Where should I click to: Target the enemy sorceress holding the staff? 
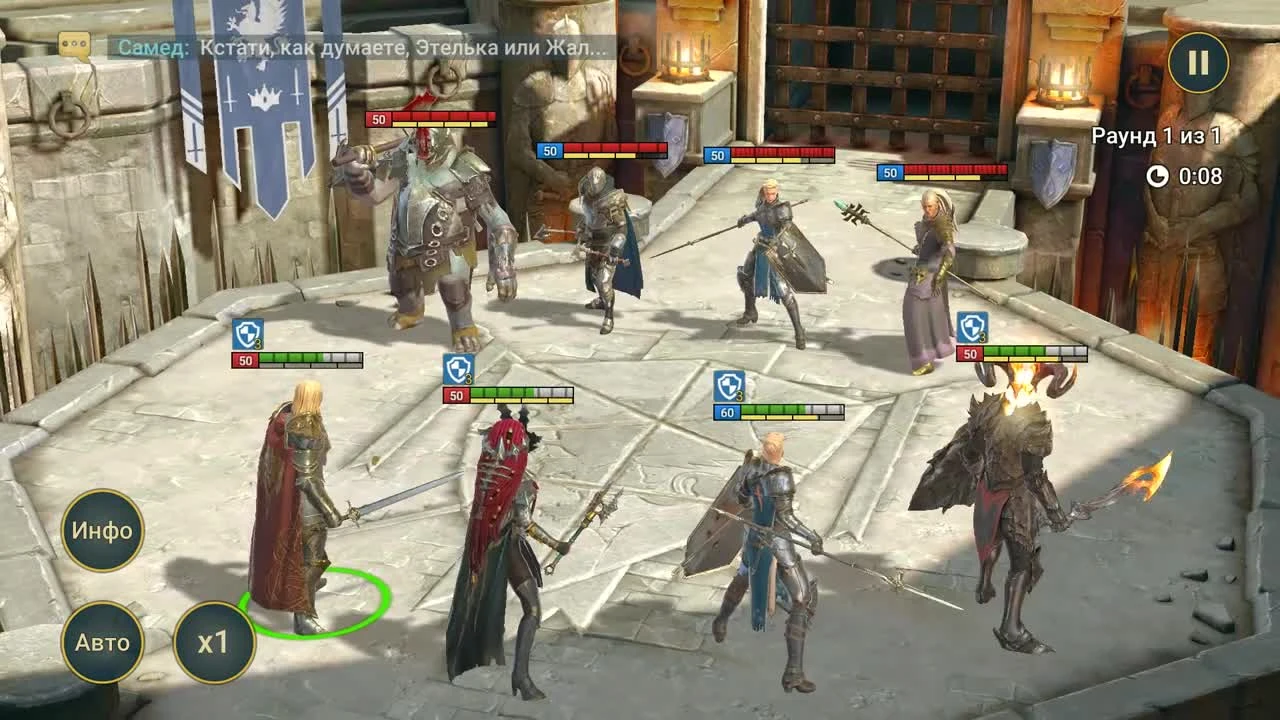[x=930, y=260]
